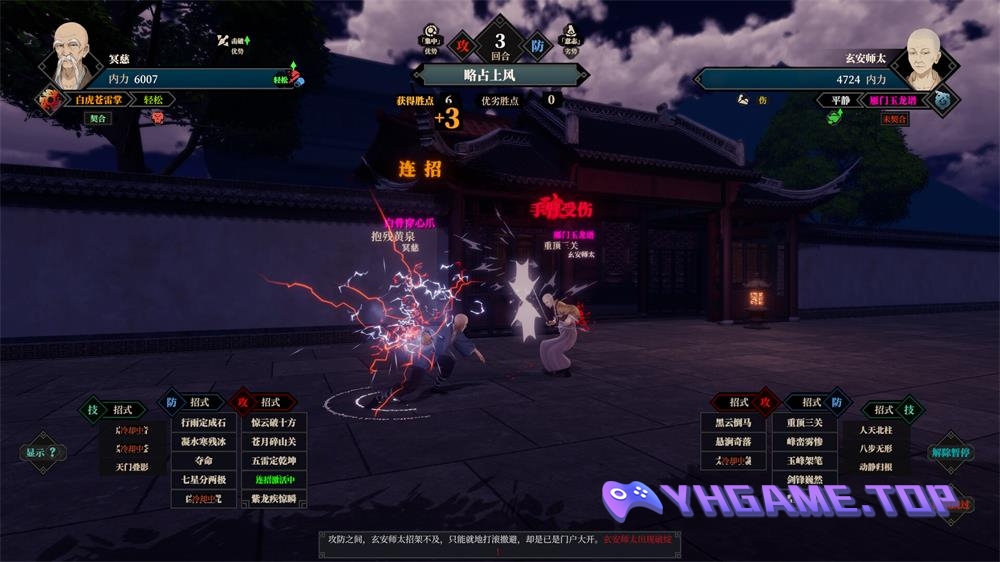This screenshot has height=562, width=1000.
Task: Choose the enemy's 重顶三关 defense move
Action: (804, 423)
